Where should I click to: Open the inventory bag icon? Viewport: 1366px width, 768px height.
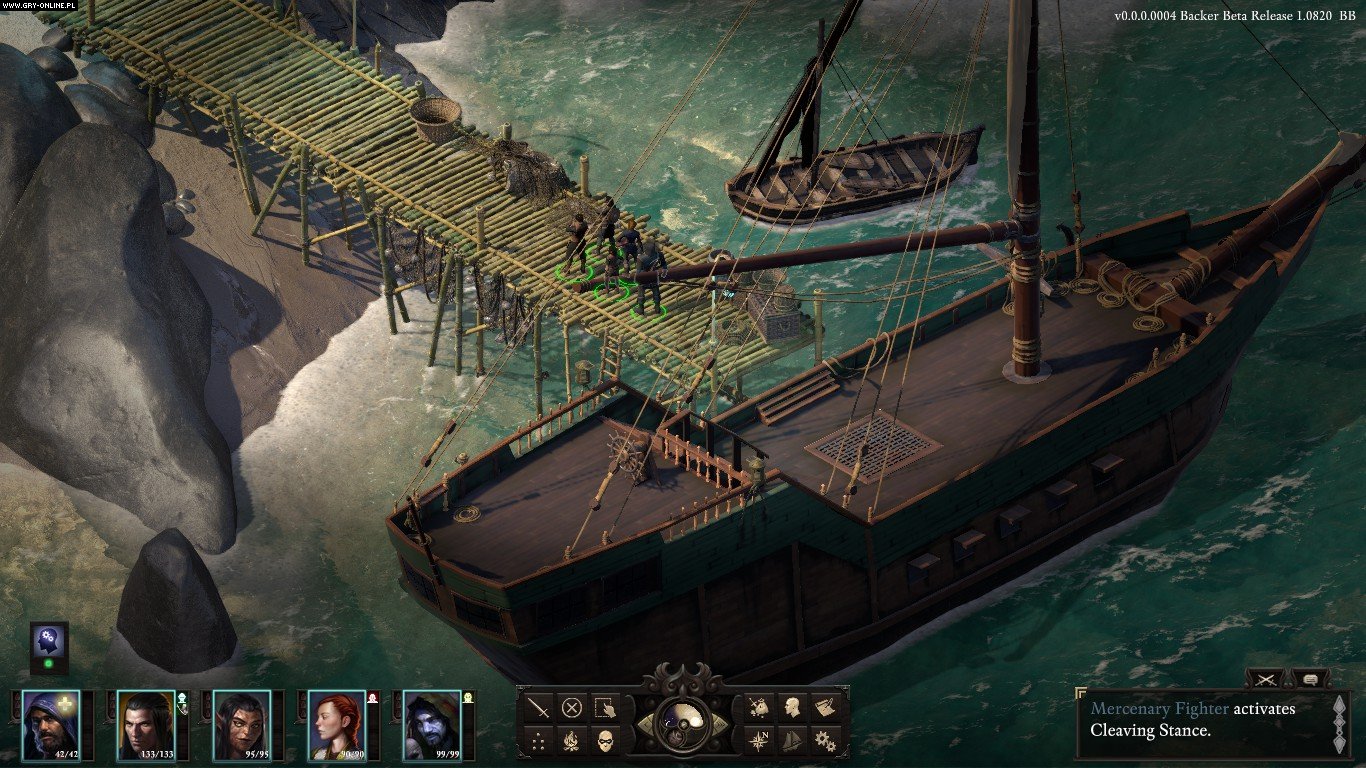pos(760,708)
